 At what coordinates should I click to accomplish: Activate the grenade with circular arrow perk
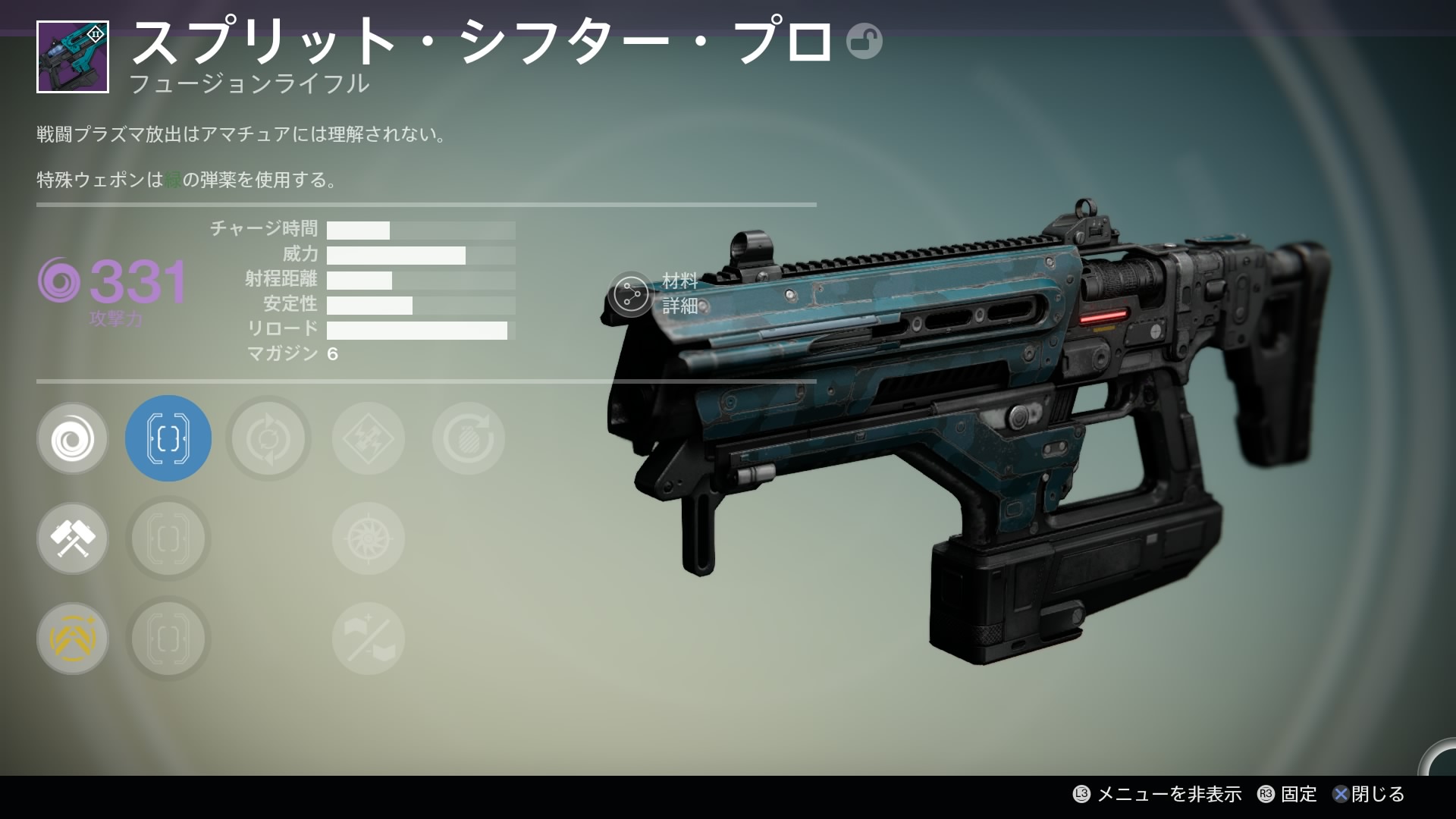pyautogui.click(x=469, y=438)
